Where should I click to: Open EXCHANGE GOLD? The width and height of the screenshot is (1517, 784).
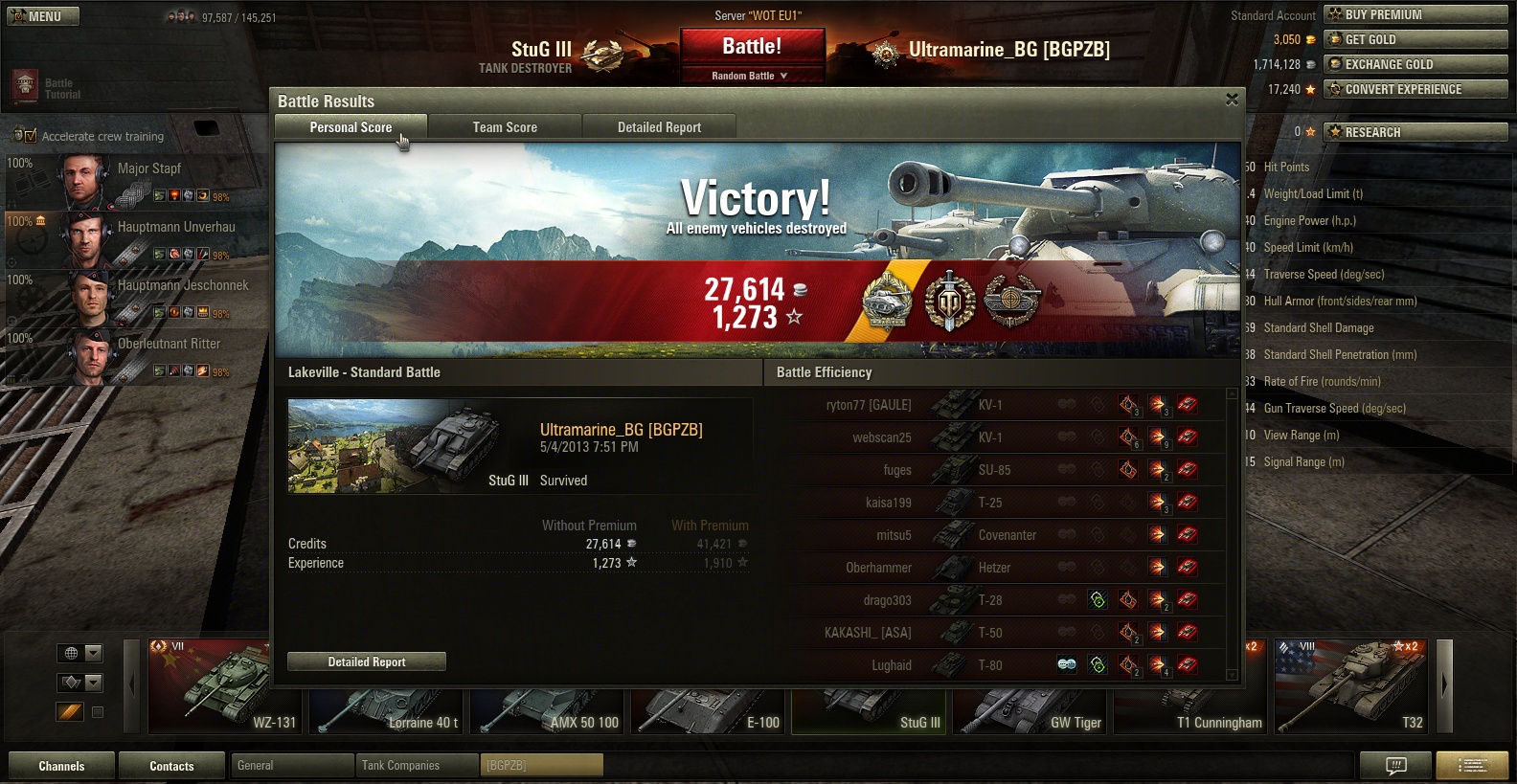point(1415,64)
